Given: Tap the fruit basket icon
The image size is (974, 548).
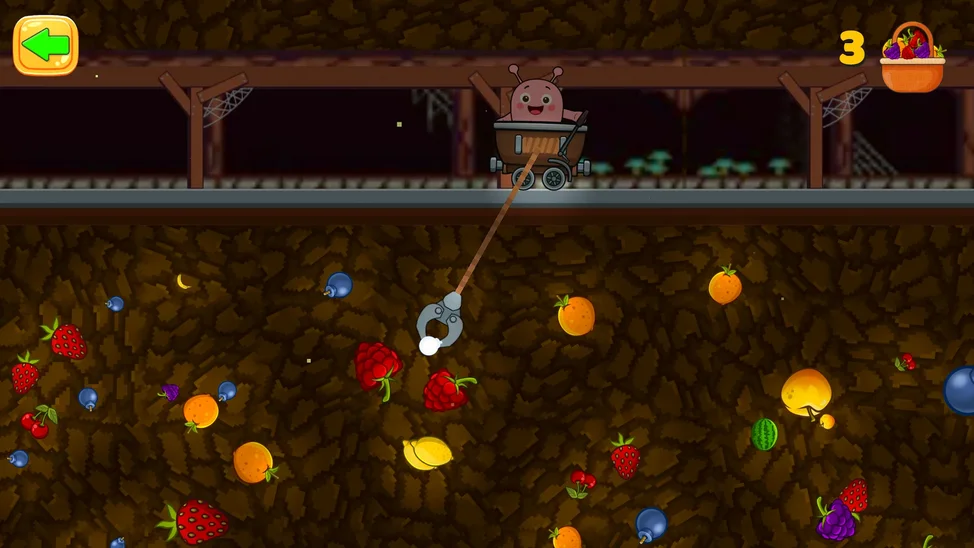Looking at the screenshot, I should (x=911, y=58).
